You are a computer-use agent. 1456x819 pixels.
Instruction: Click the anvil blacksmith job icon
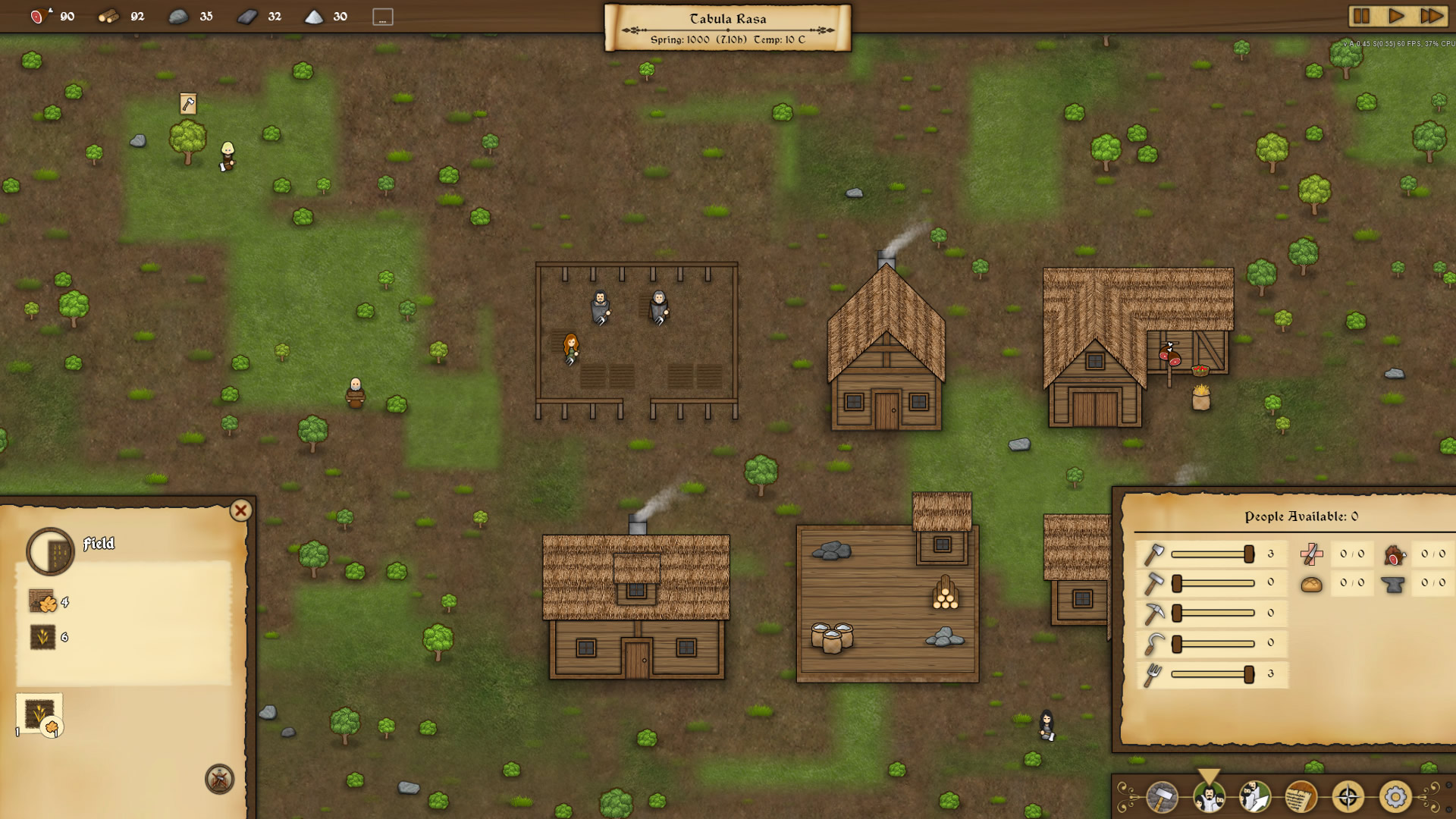pos(1393,584)
